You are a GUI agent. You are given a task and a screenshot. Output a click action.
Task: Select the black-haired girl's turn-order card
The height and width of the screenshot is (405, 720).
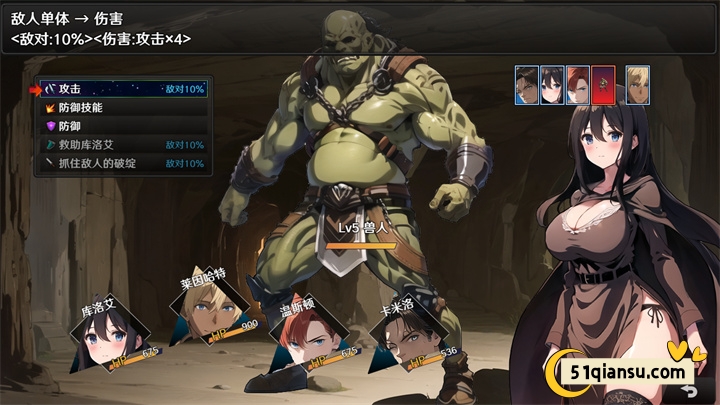(x=552, y=86)
